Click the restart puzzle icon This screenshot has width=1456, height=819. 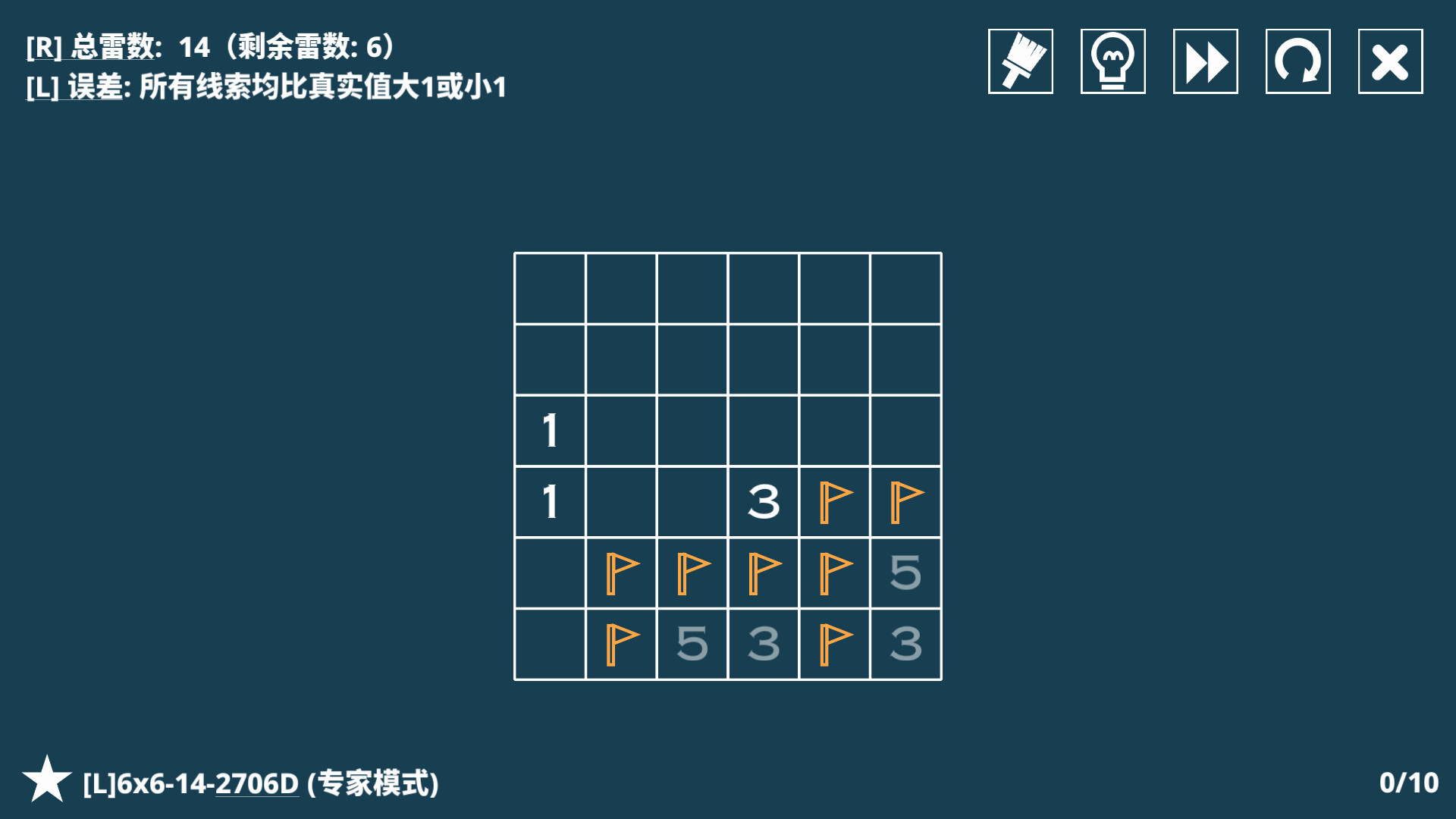click(1298, 61)
